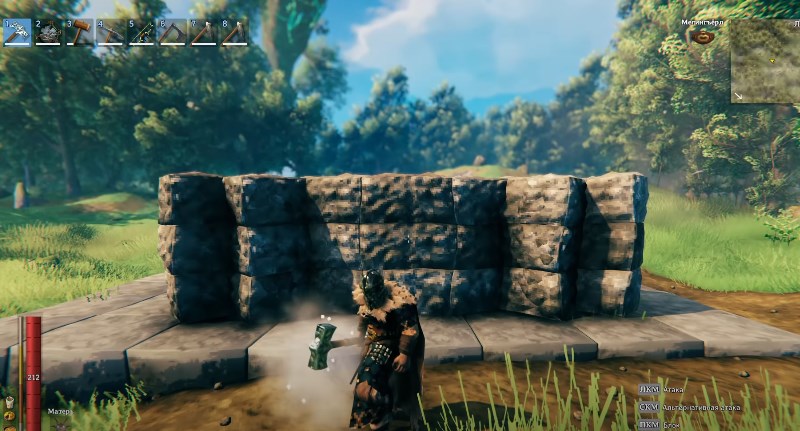Equip the wooden hammer in slot 3
Viewport: 800px width, 431px height.
tap(79, 32)
